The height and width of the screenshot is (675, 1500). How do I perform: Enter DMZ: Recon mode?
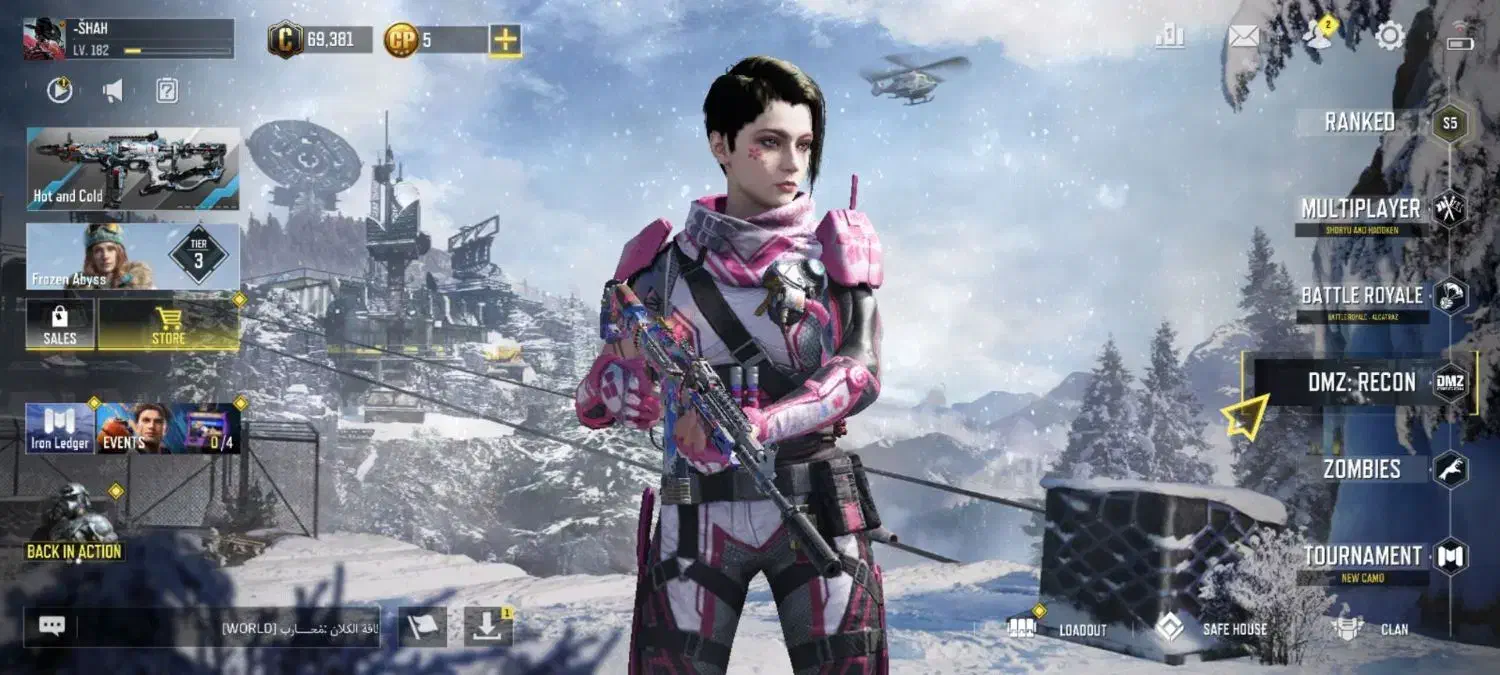coord(1362,382)
